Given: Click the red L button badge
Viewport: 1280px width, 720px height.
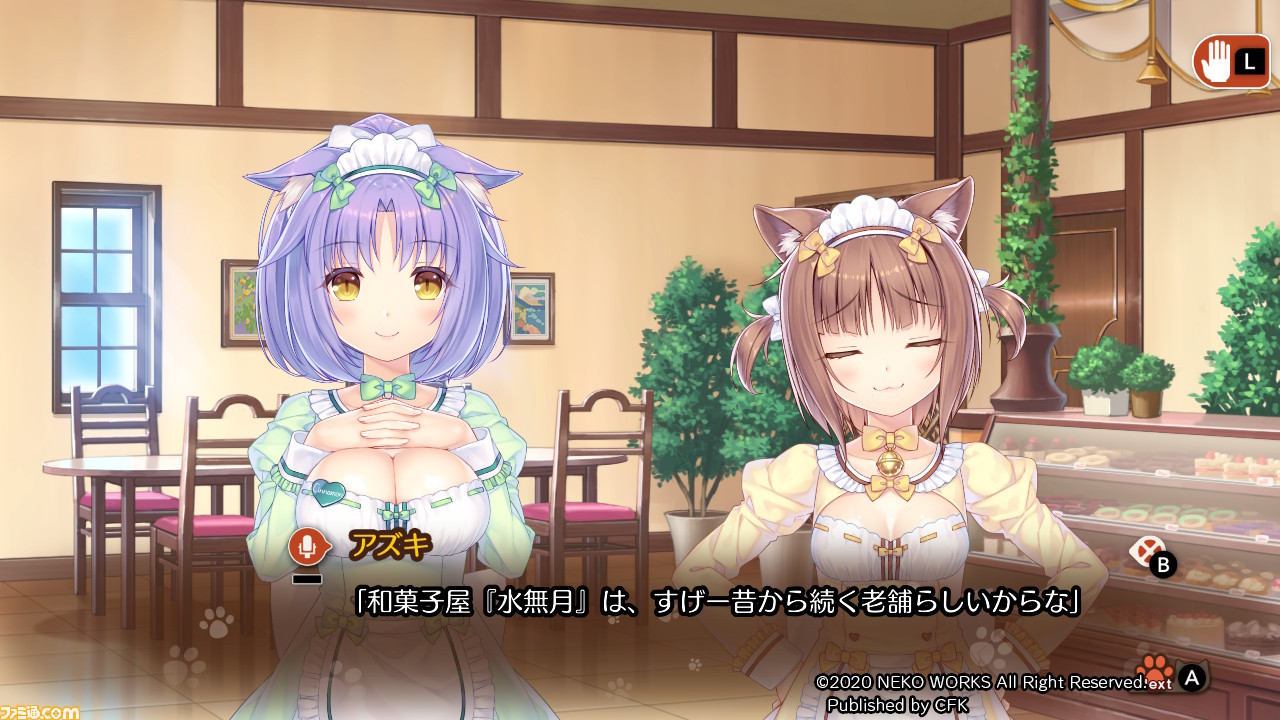Looking at the screenshot, I should point(1248,62).
